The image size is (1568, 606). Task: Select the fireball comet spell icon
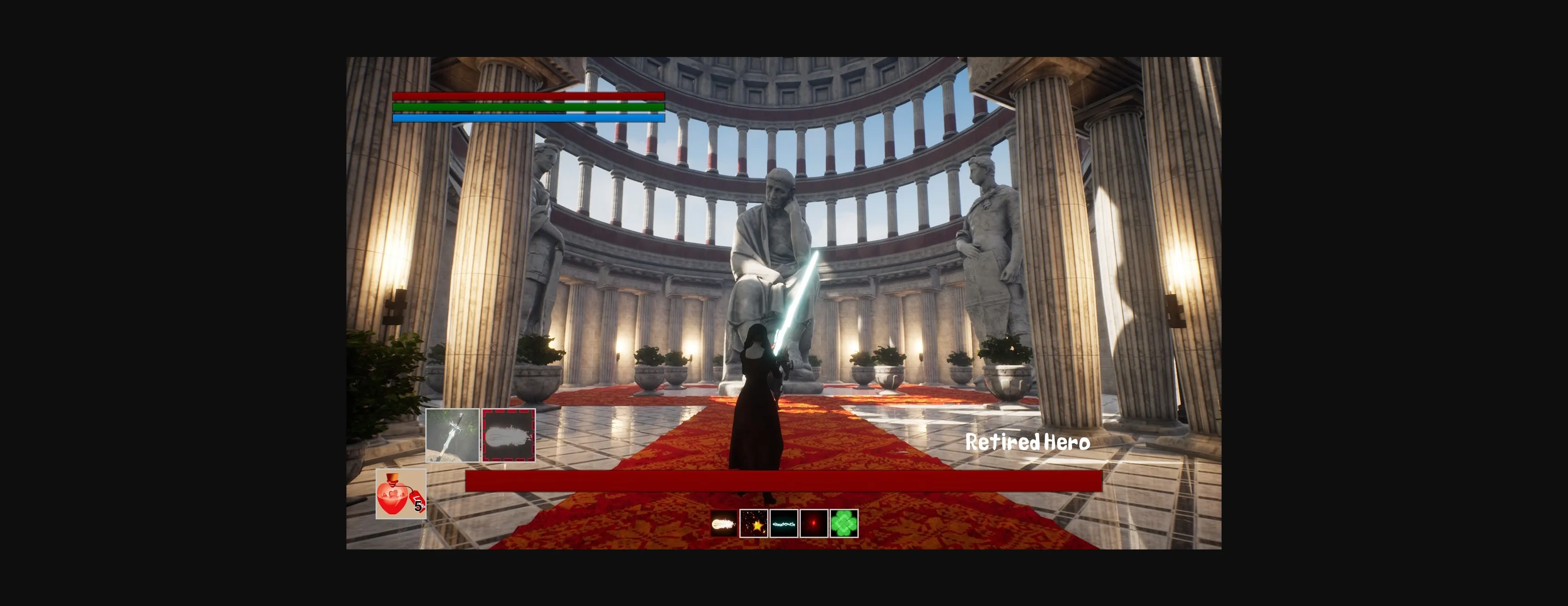pyautogui.click(x=725, y=524)
